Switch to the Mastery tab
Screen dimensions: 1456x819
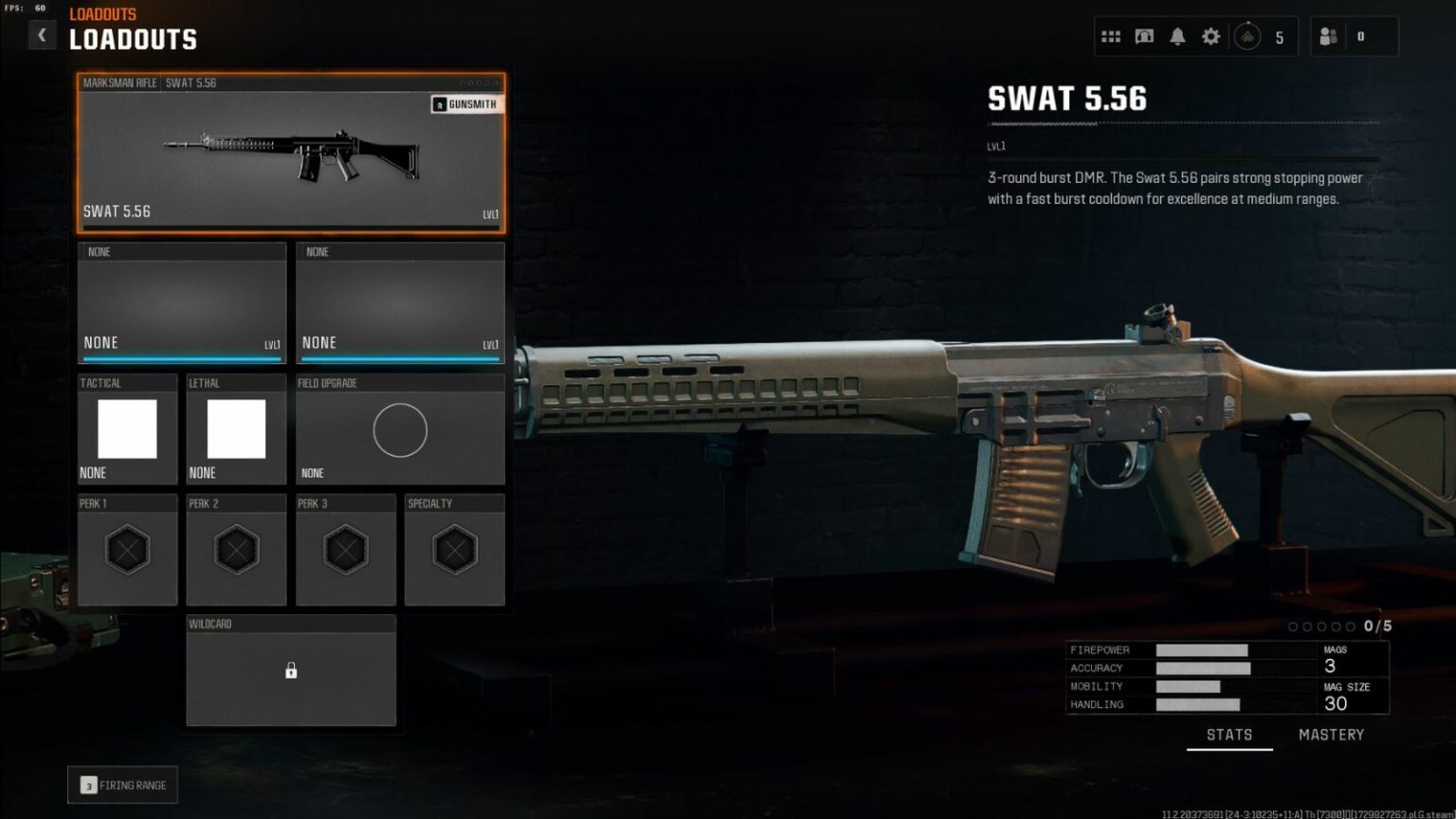1331,734
